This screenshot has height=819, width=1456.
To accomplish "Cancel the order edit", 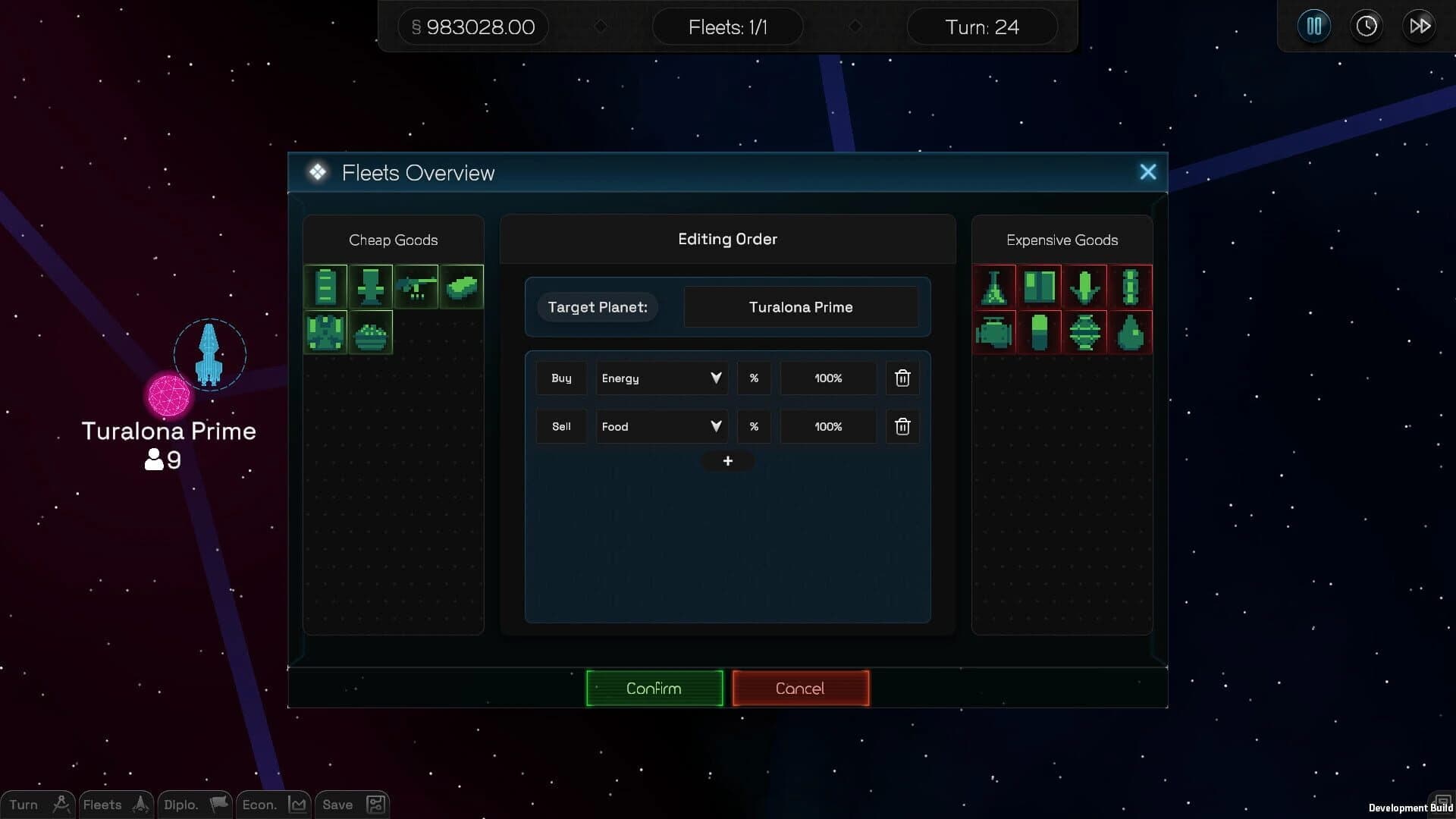I will [x=800, y=688].
